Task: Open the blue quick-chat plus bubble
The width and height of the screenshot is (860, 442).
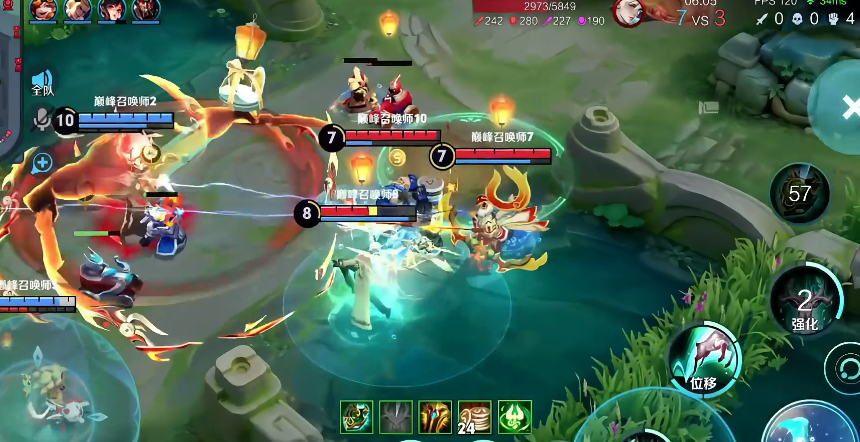Action: tap(42, 161)
